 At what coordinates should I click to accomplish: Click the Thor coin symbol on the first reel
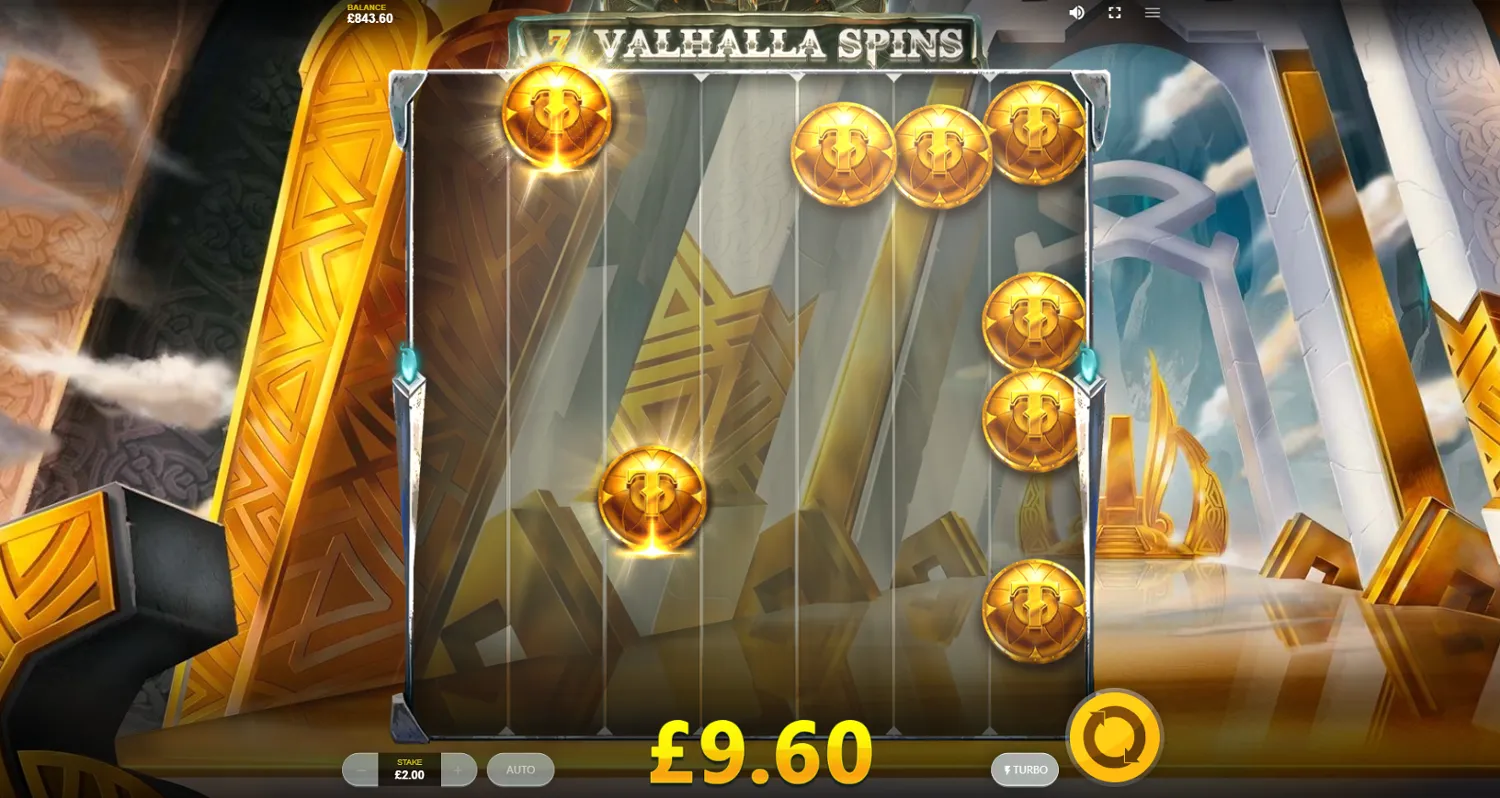556,118
